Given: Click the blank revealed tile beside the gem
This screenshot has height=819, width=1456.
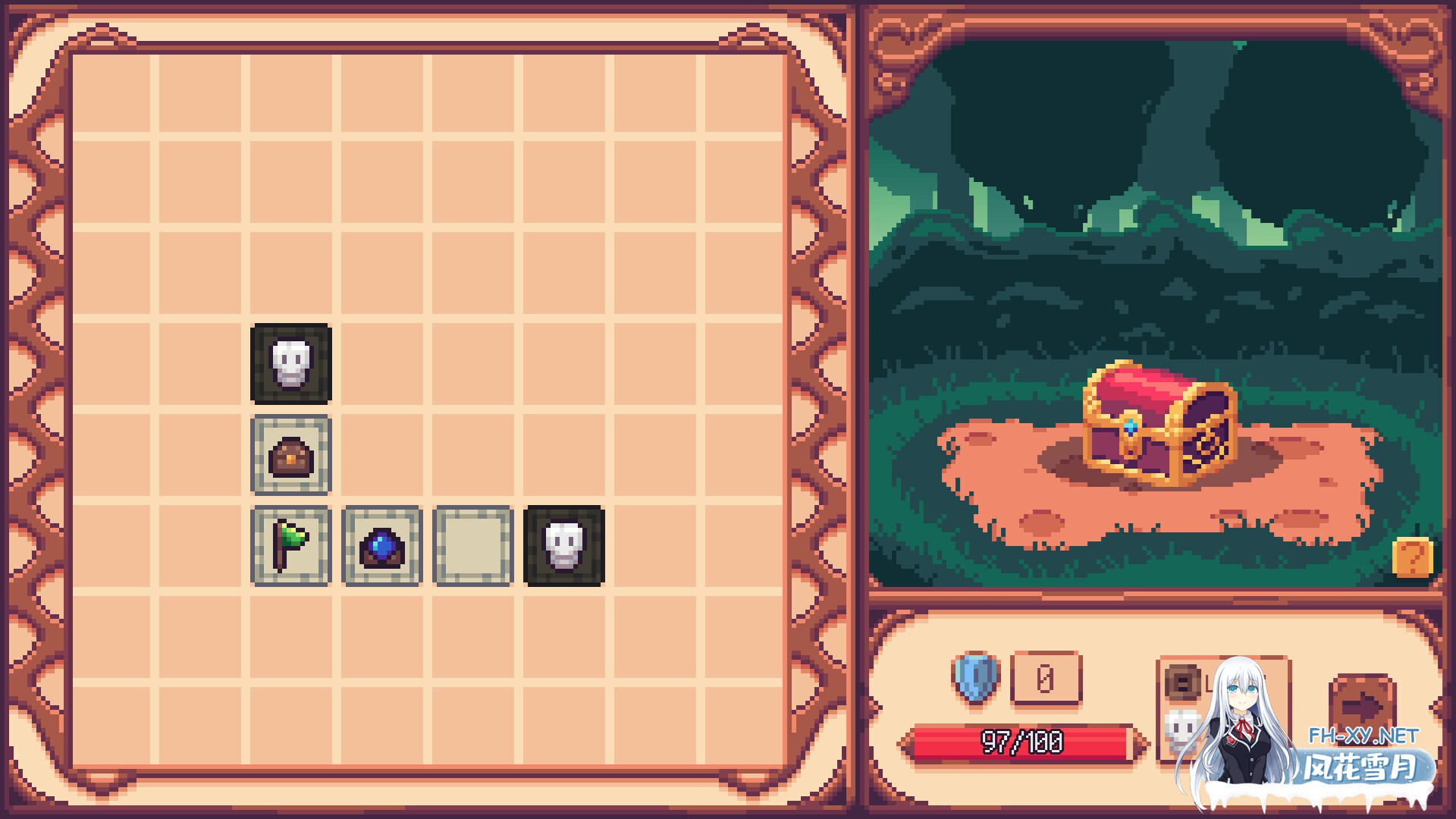Looking at the screenshot, I should click(x=473, y=546).
